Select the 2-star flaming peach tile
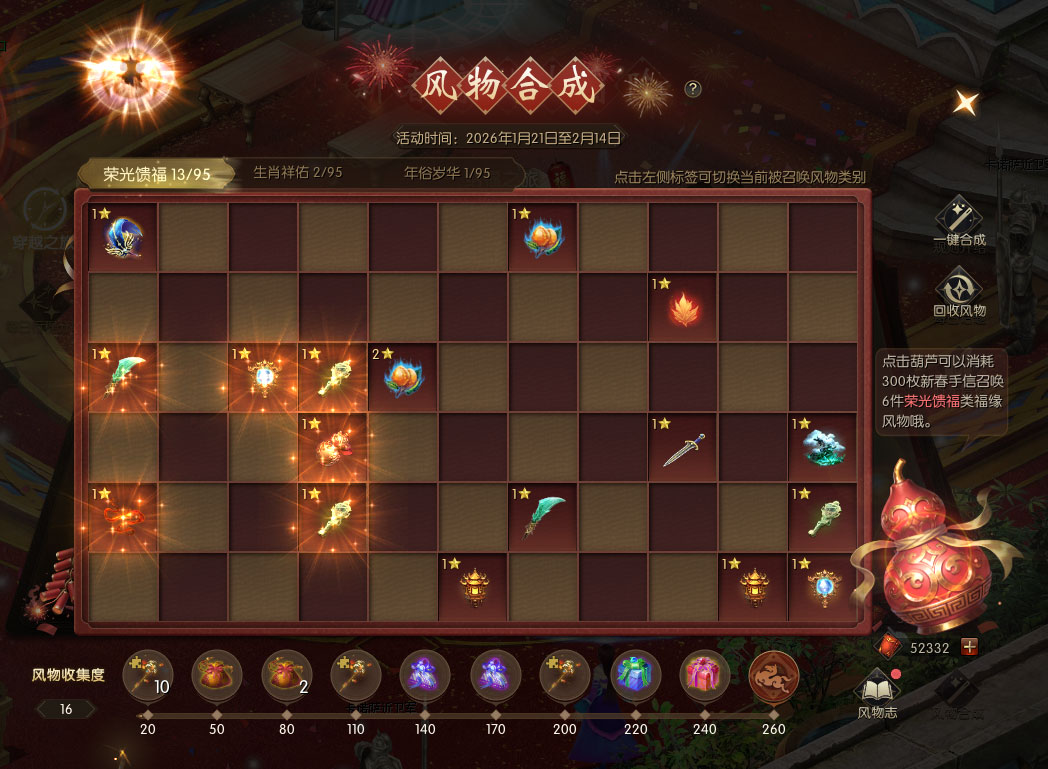1048x769 pixels. point(403,377)
